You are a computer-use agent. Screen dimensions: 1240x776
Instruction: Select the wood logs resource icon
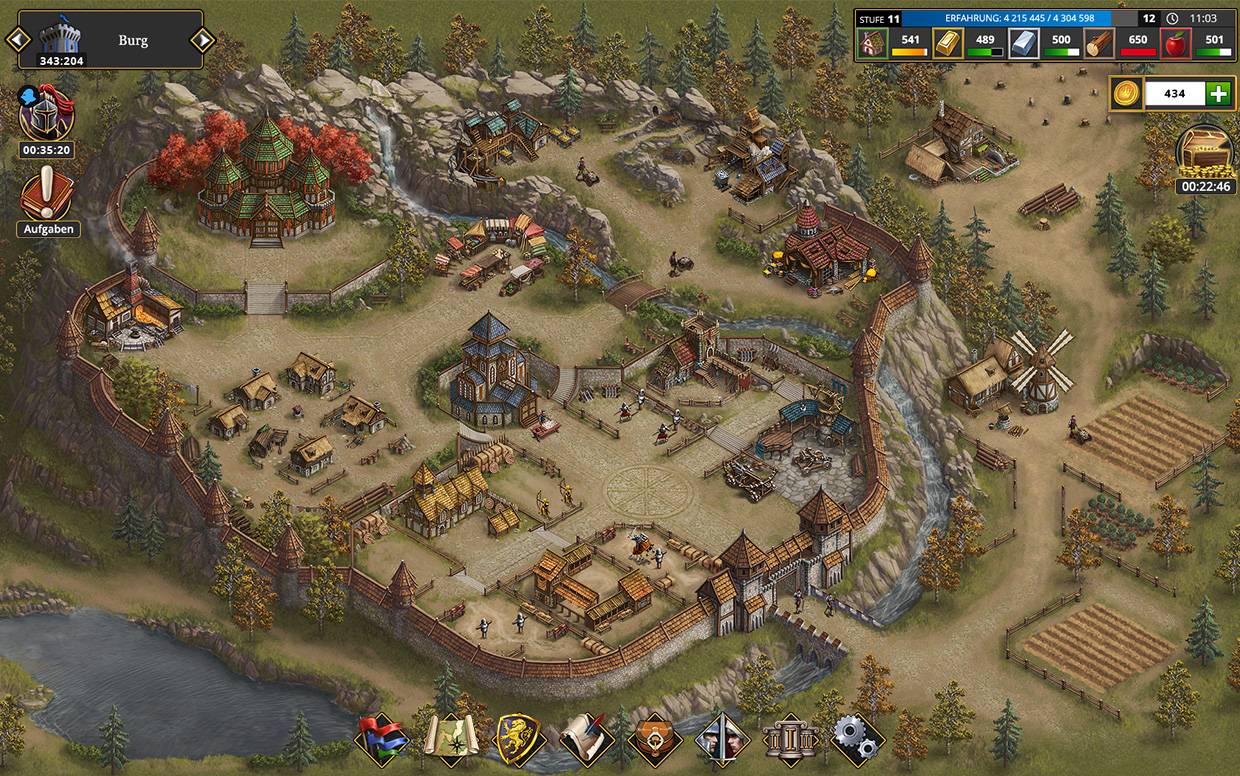coord(1099,43)
